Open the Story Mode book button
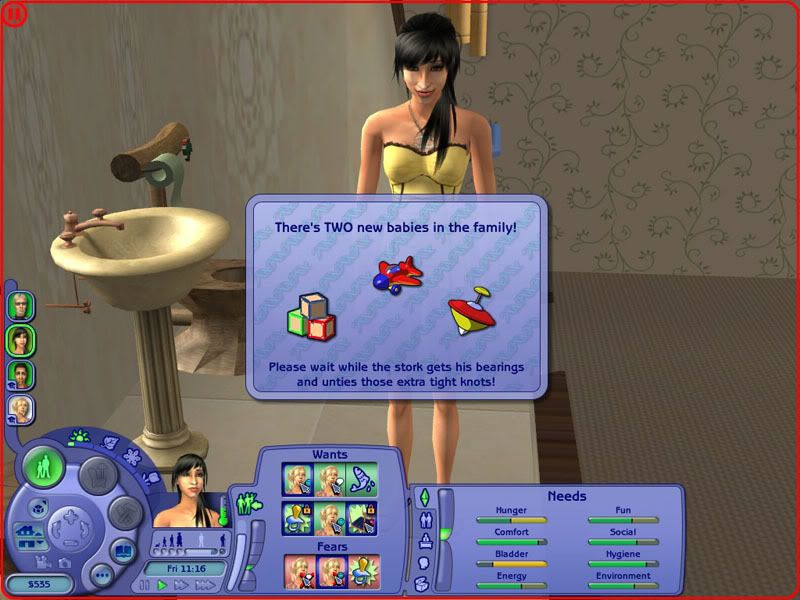This screenshot has width=800, height=600. (124, 551)
